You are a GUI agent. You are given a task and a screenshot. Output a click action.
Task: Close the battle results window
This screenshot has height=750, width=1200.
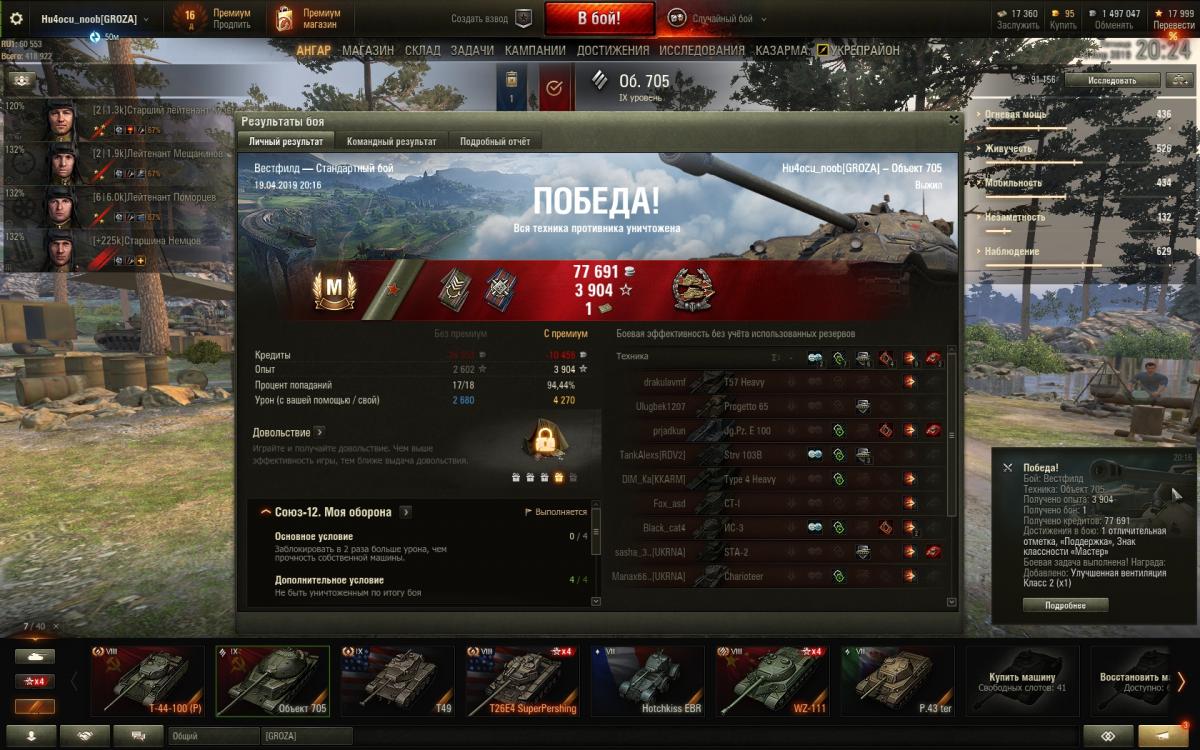click(x=954, y=119)
